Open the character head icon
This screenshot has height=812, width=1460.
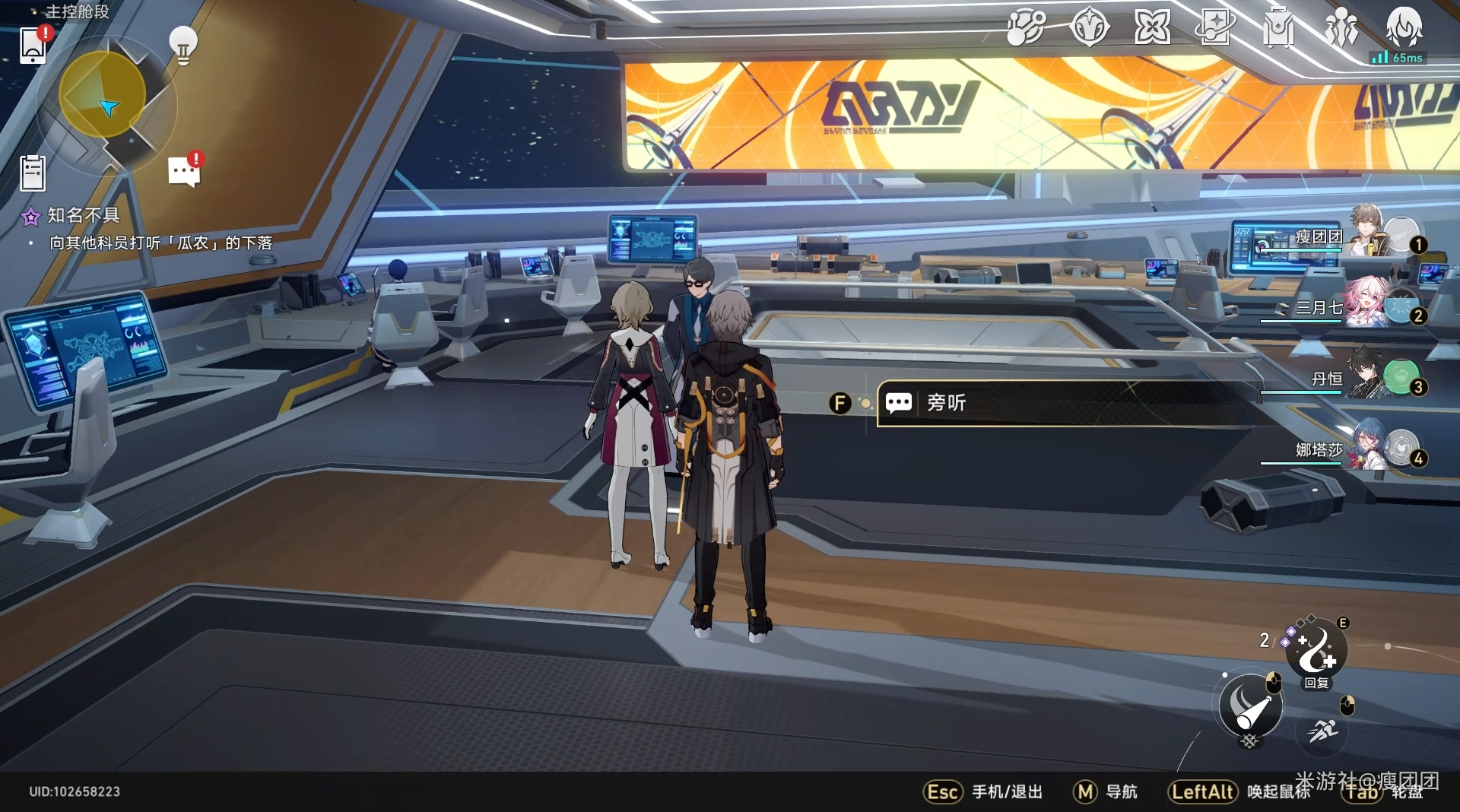tap(1404, 27)
